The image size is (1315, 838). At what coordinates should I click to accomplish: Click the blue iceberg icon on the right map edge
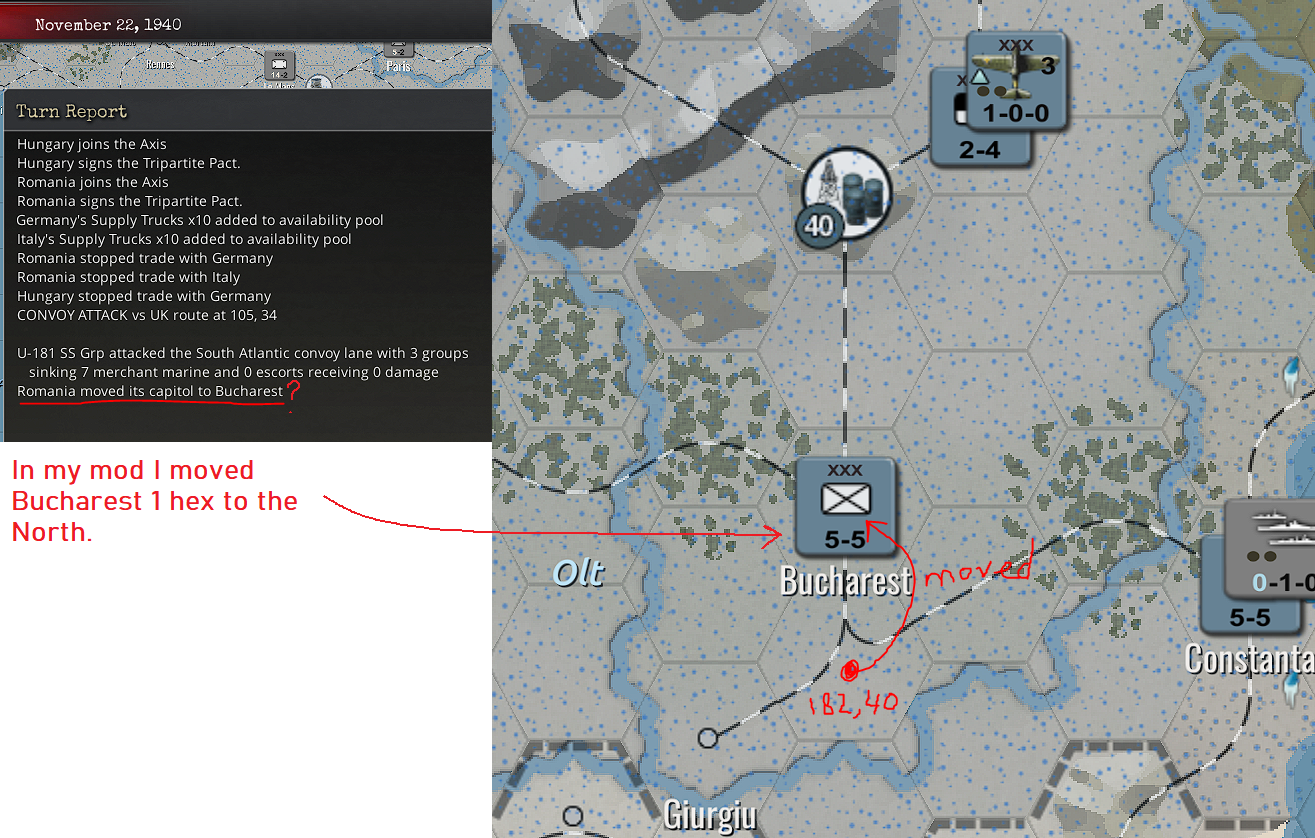1292,380
